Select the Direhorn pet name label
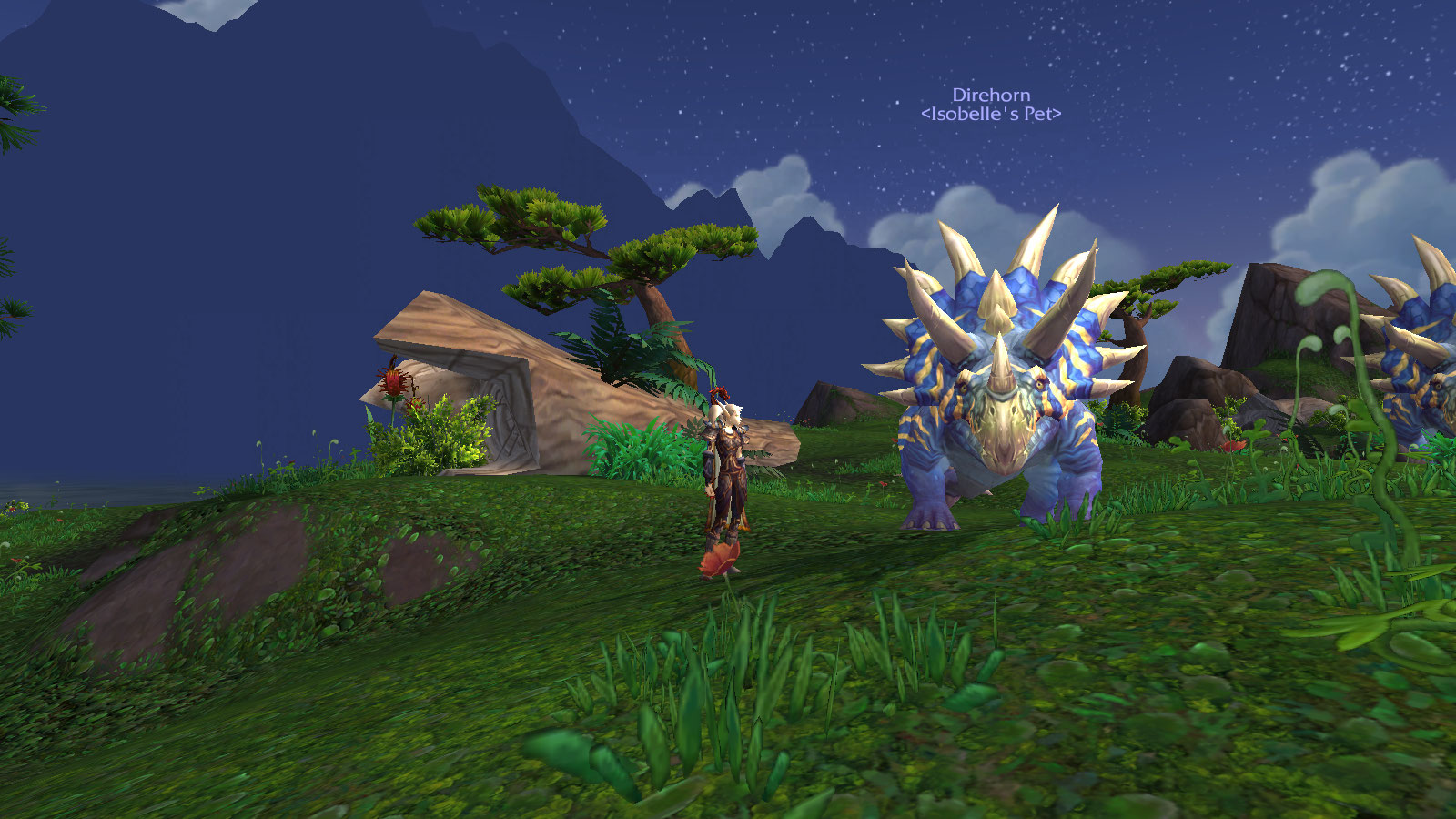 (991, 96)
